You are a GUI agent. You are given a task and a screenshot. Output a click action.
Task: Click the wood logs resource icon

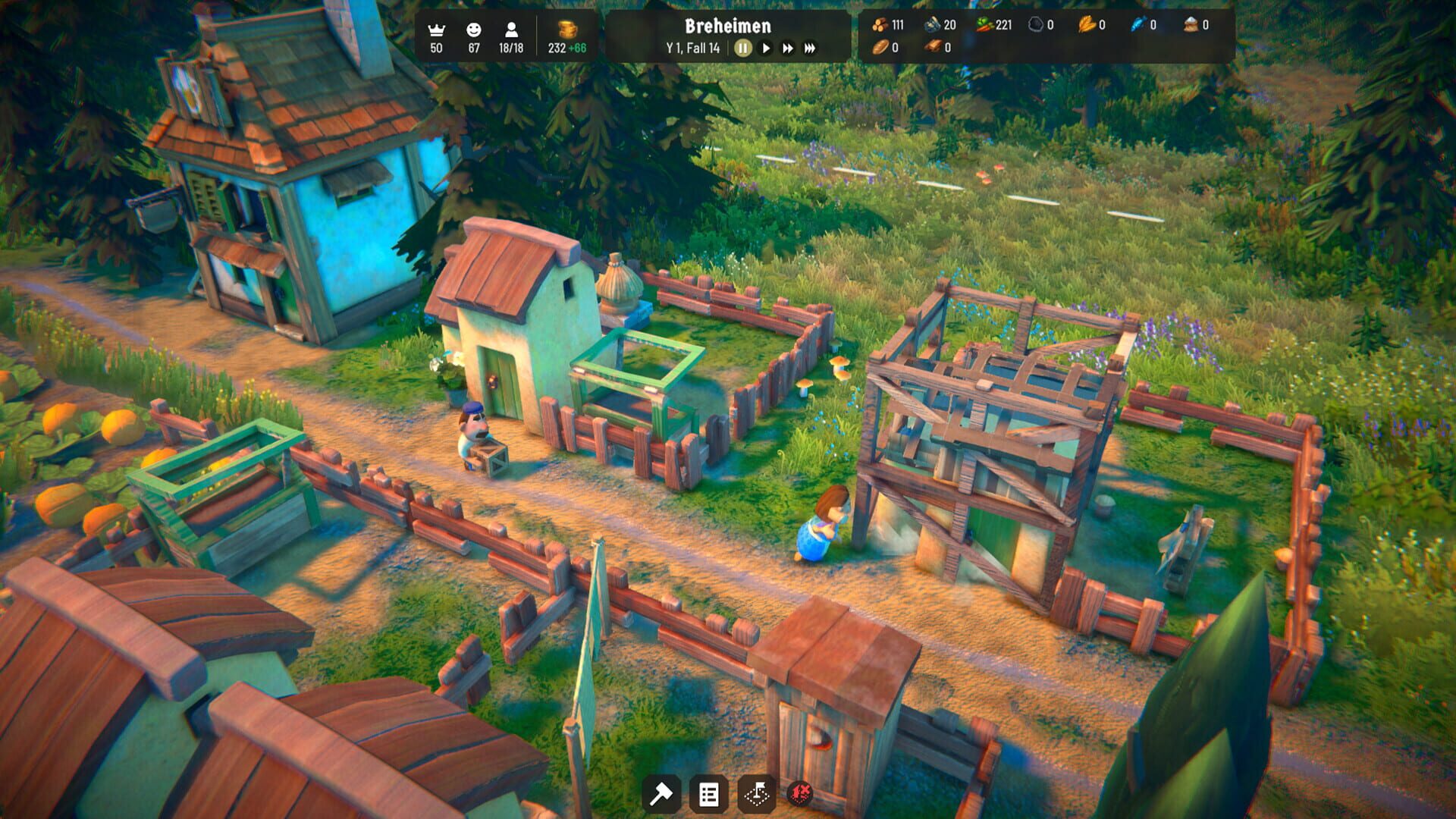tap(880, 25)
